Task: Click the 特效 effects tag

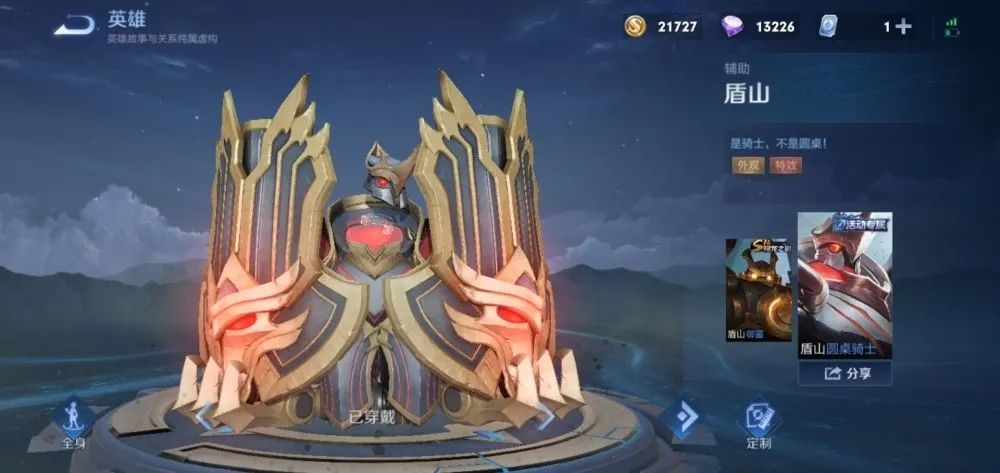Action: (785, 165)
